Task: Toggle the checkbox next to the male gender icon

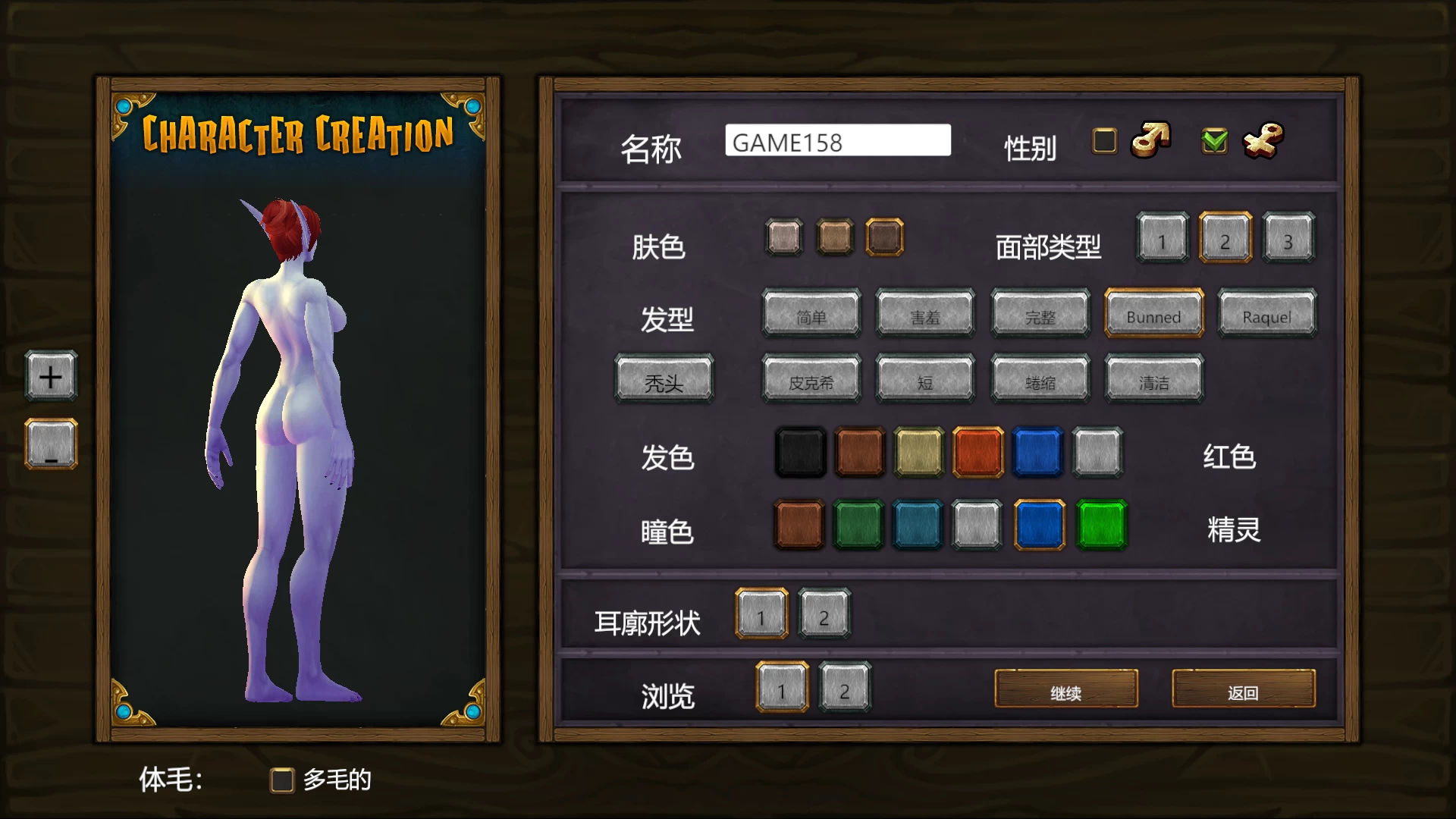Action: (1103, 141)
